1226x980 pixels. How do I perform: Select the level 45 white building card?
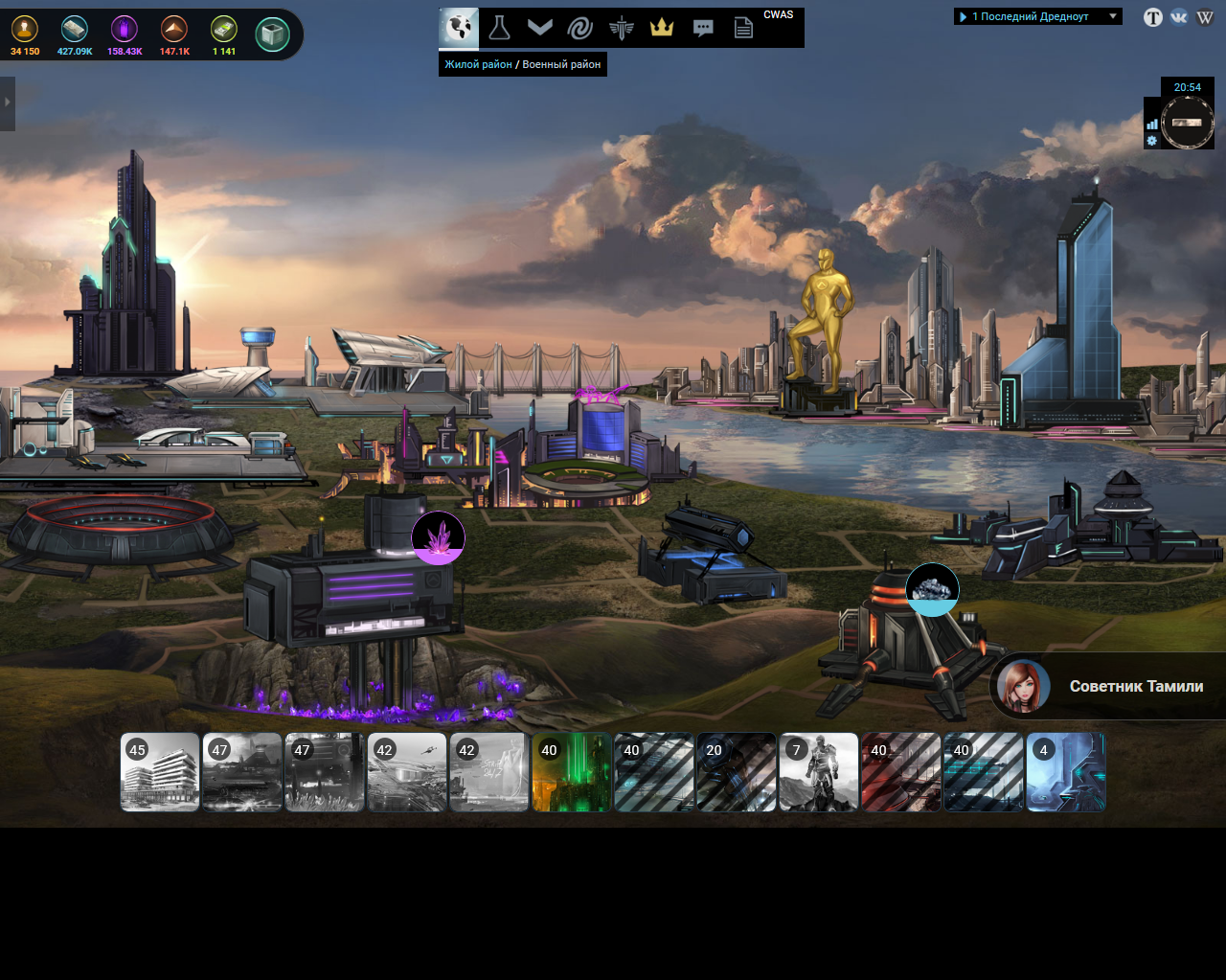click(x=160, y=772)
